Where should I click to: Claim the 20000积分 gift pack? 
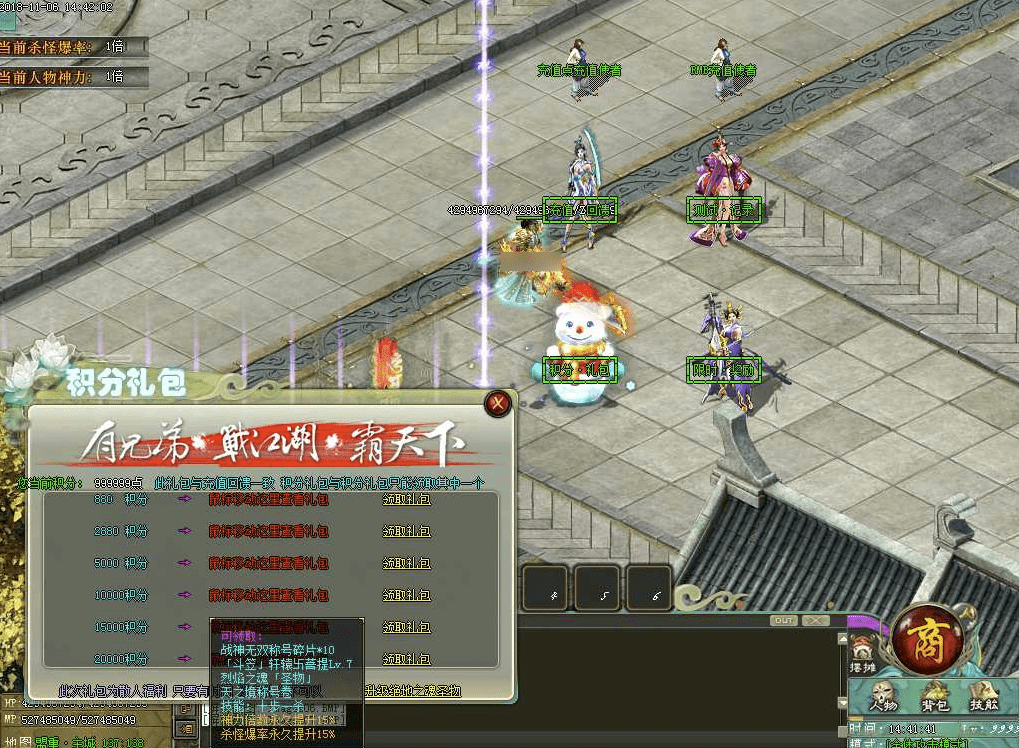pos(407,659)
